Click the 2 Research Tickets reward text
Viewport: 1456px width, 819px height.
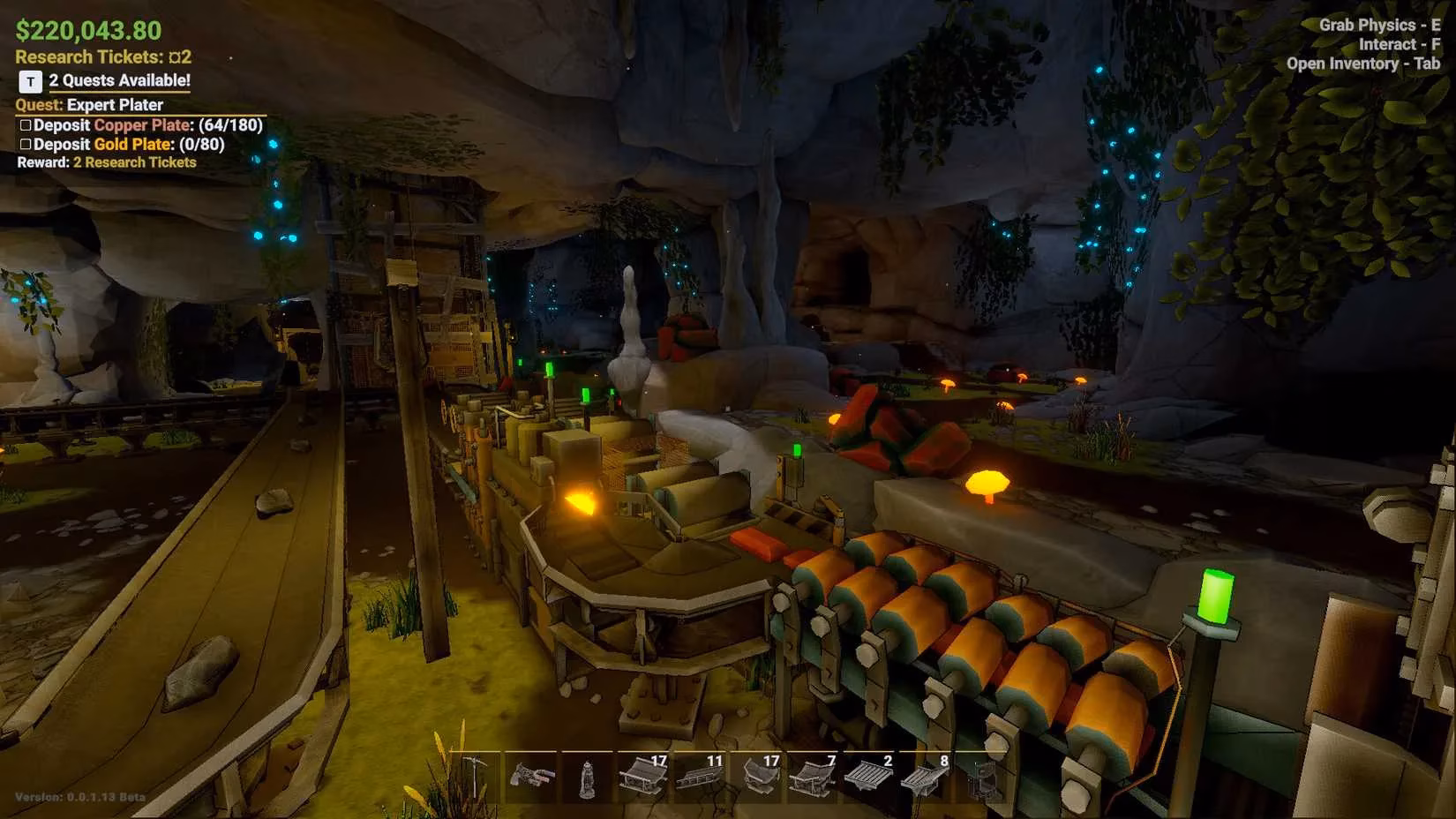pos(135,162)
